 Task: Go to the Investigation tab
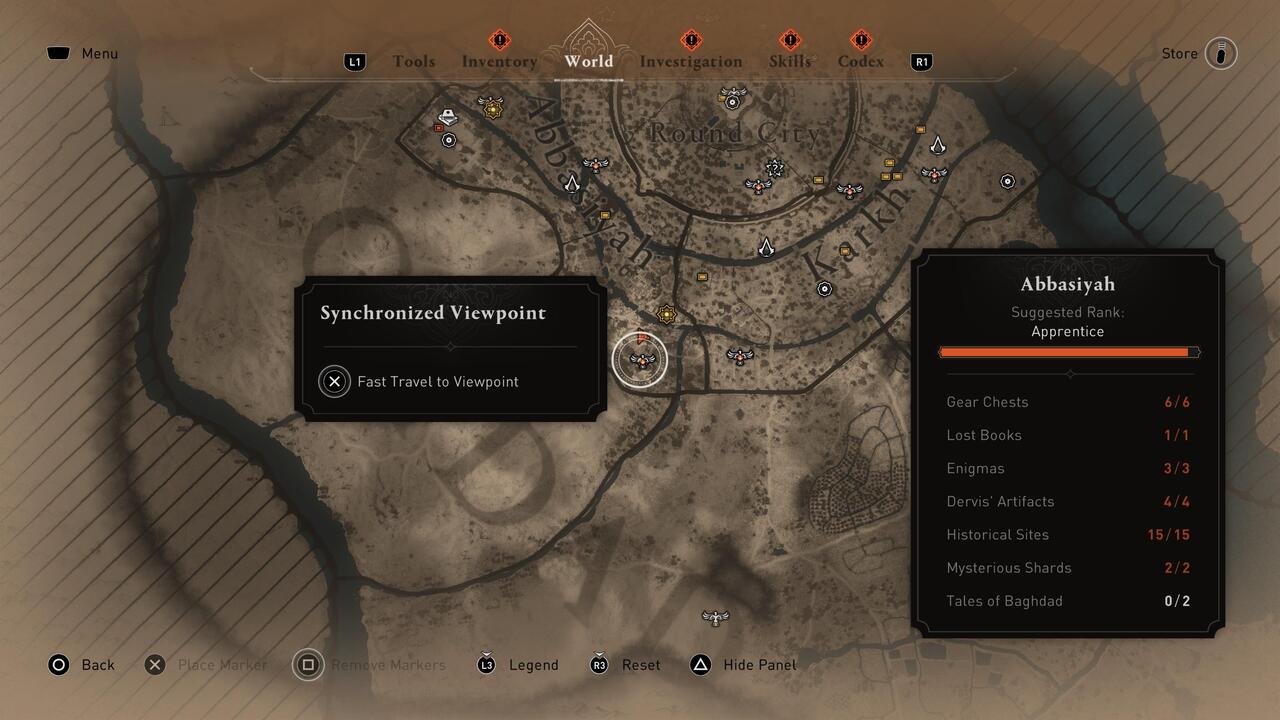click(691, 61)
